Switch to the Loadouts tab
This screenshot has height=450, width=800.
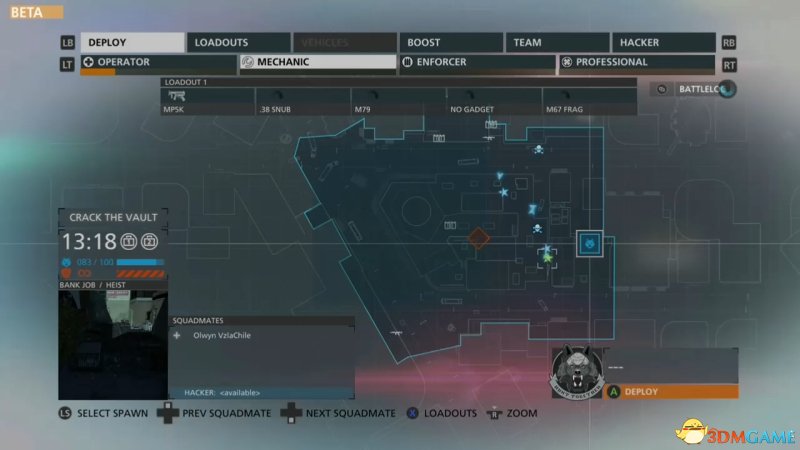pyautogui.click(x=238, y=43)
